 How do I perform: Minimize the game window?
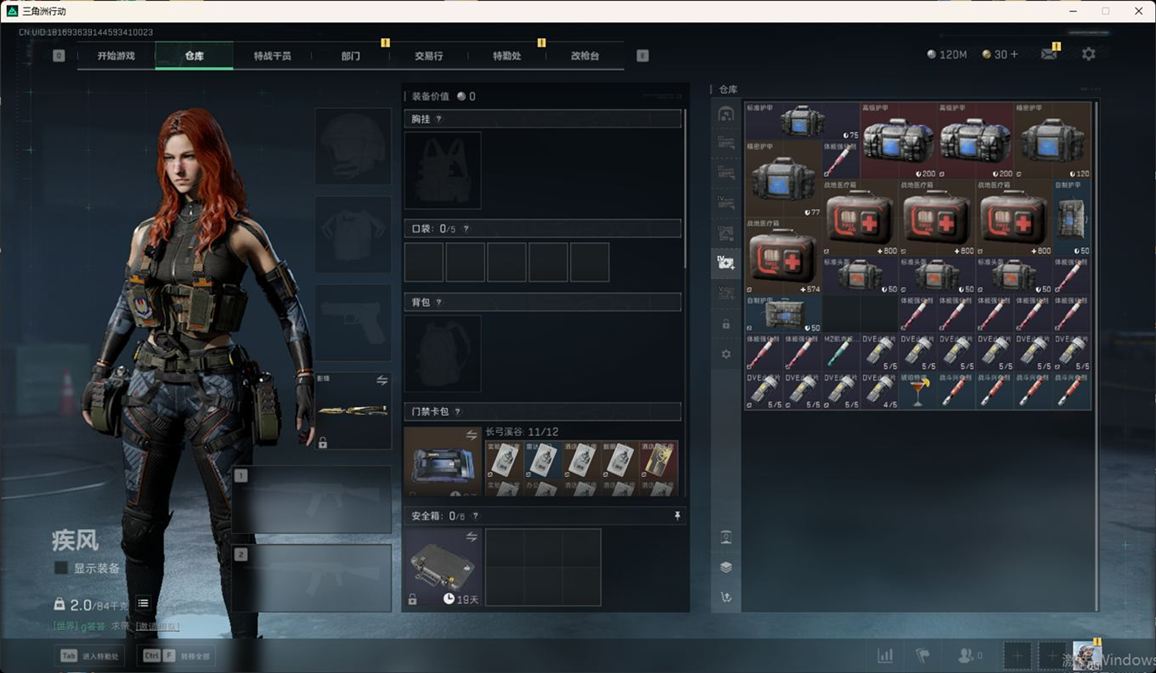(x=1073, y=11)
